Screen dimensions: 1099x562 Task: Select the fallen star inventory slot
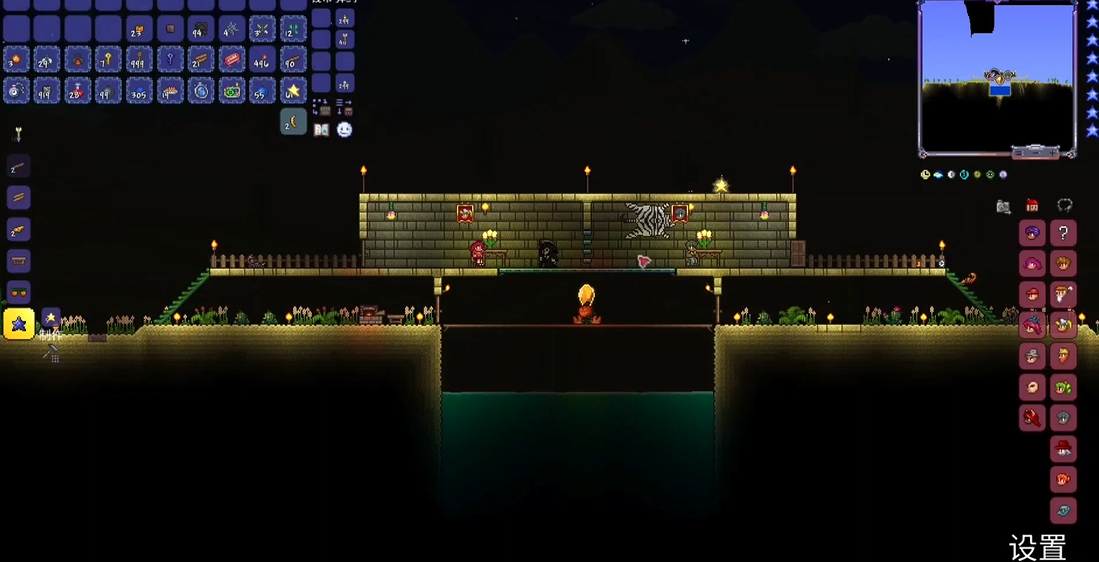(x=293, y=91)
